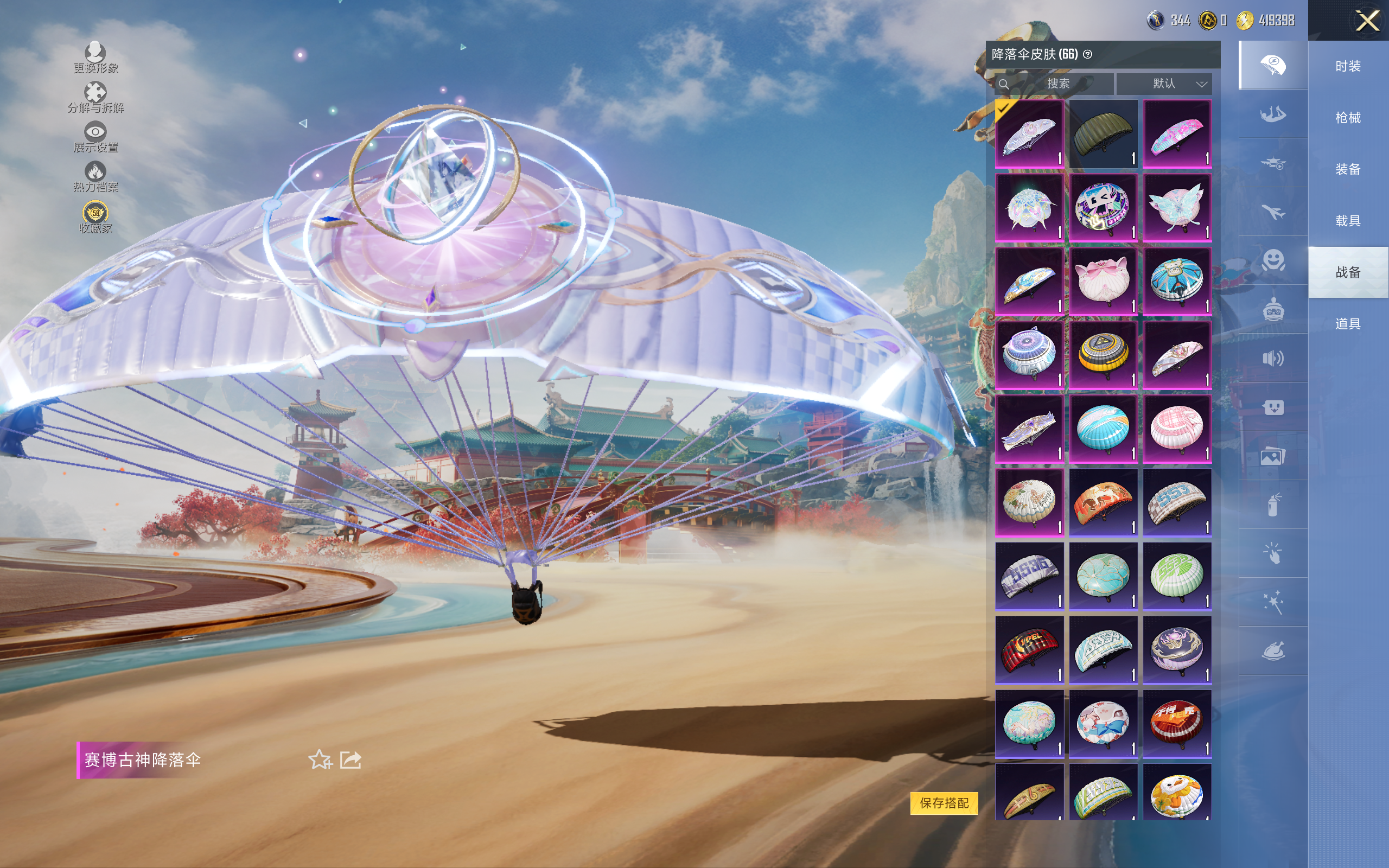1389x868 pixels.
Task: Select the 装备 category tab
Action: point(1348,169)
